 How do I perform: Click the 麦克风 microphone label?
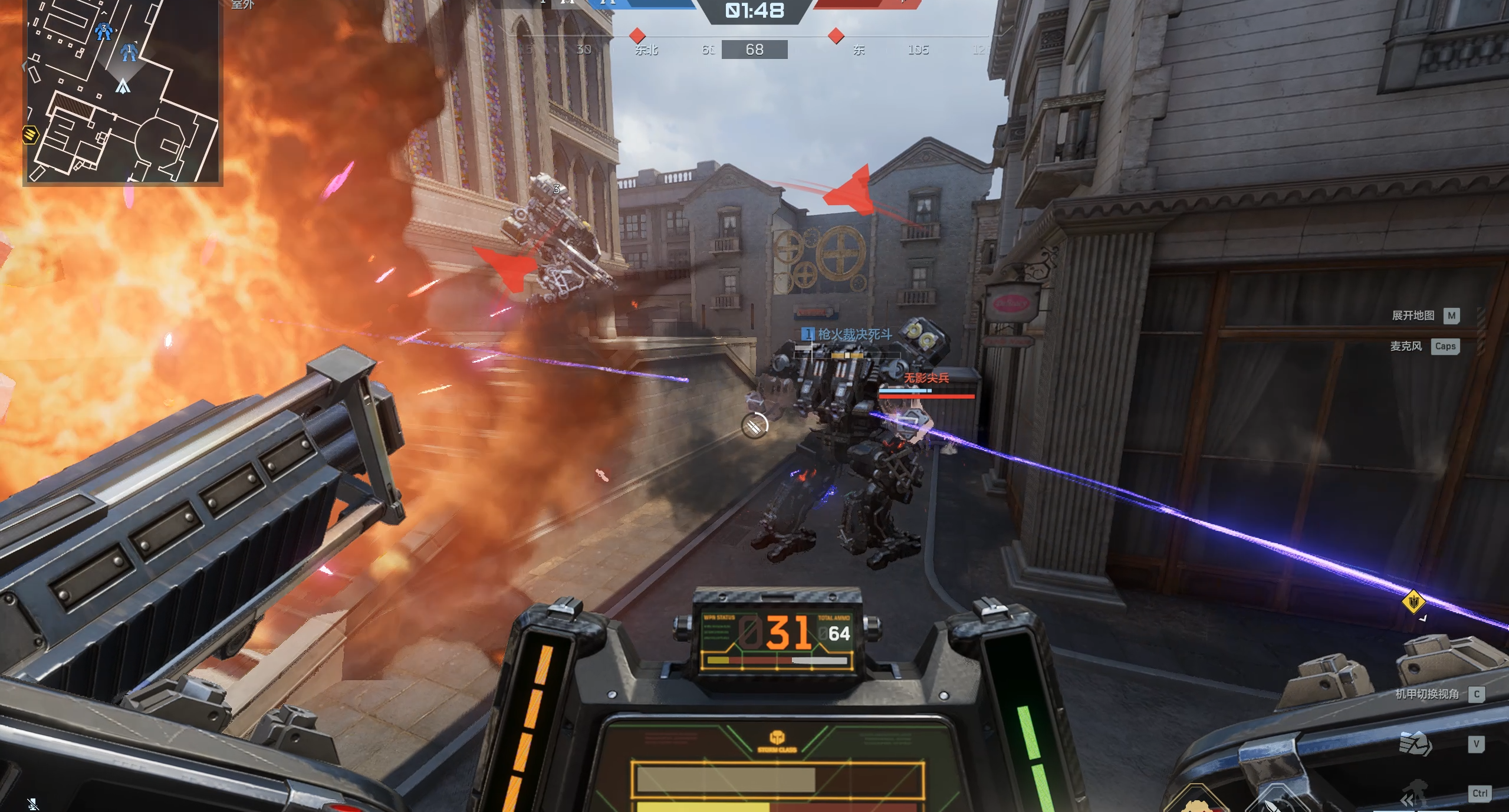[x=1406, y=346]
